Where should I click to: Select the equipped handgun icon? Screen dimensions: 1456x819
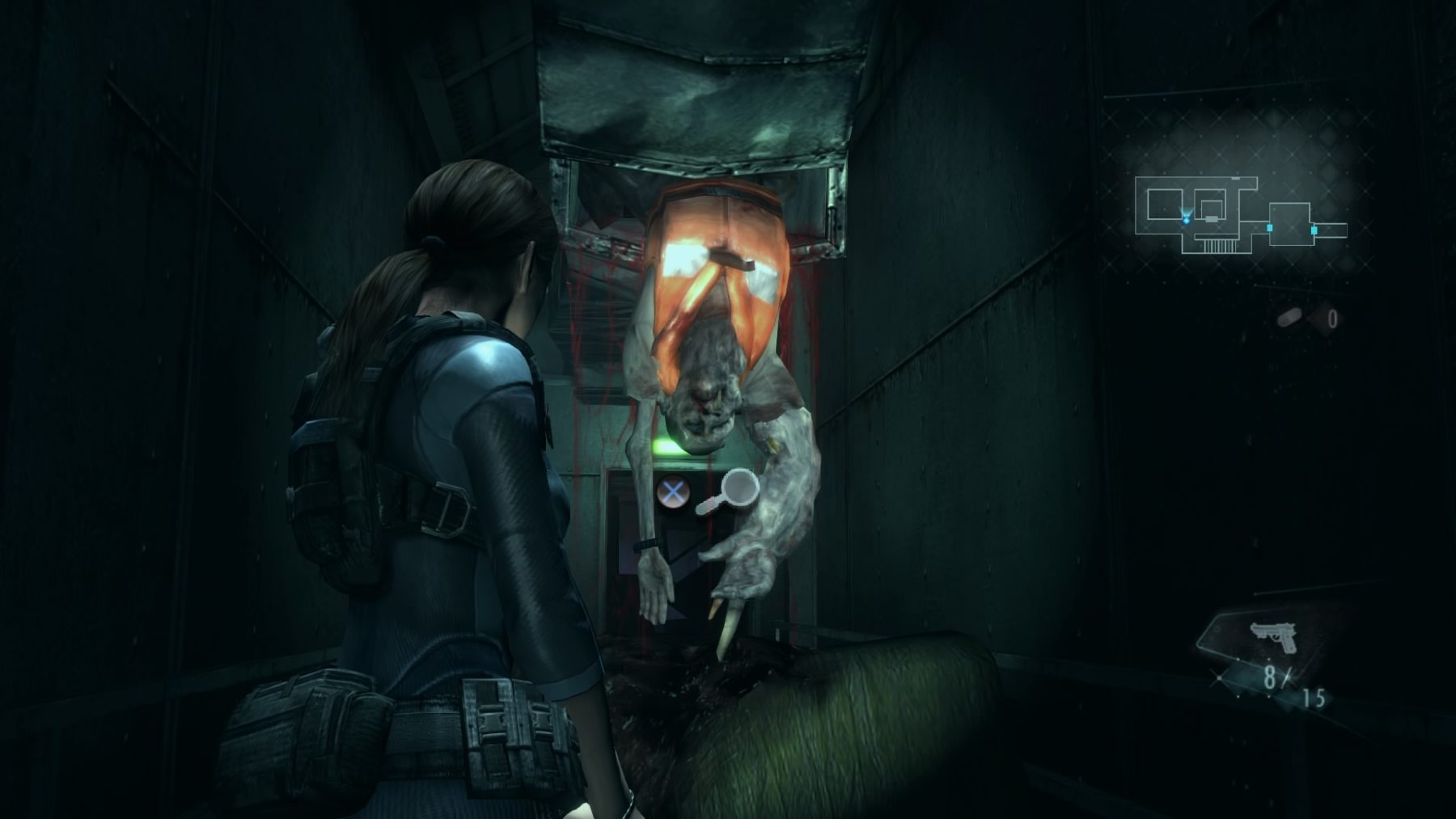pos(1272,637)
